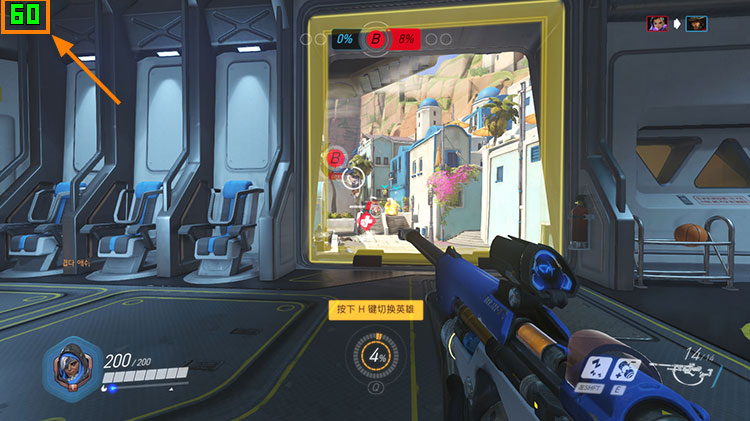Select the Biotic Rifle weapon icon
The width and height of the screenshot is (750, 421).
[688, 374]
